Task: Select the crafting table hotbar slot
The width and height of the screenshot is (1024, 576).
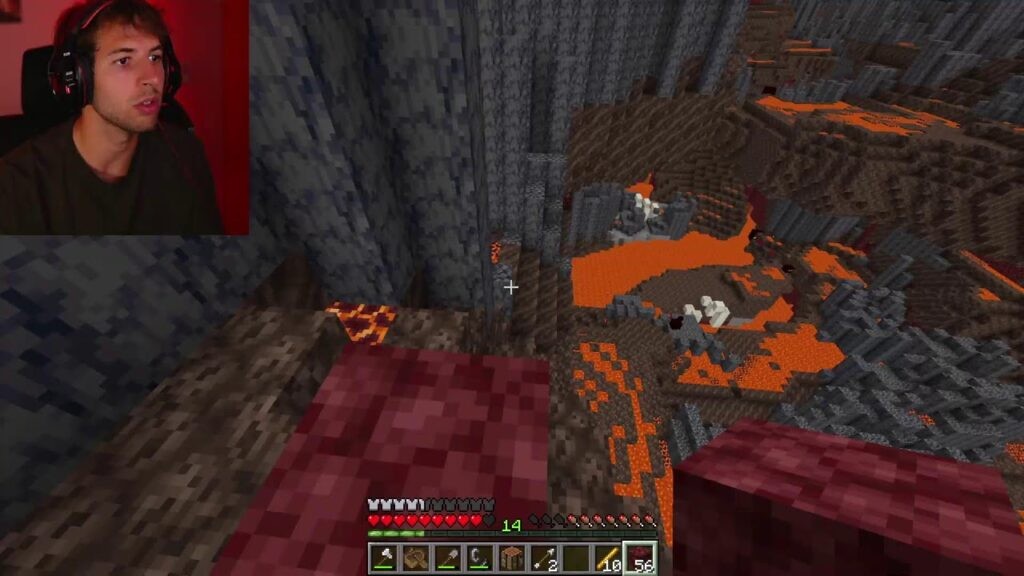Action: click(512, 558)
